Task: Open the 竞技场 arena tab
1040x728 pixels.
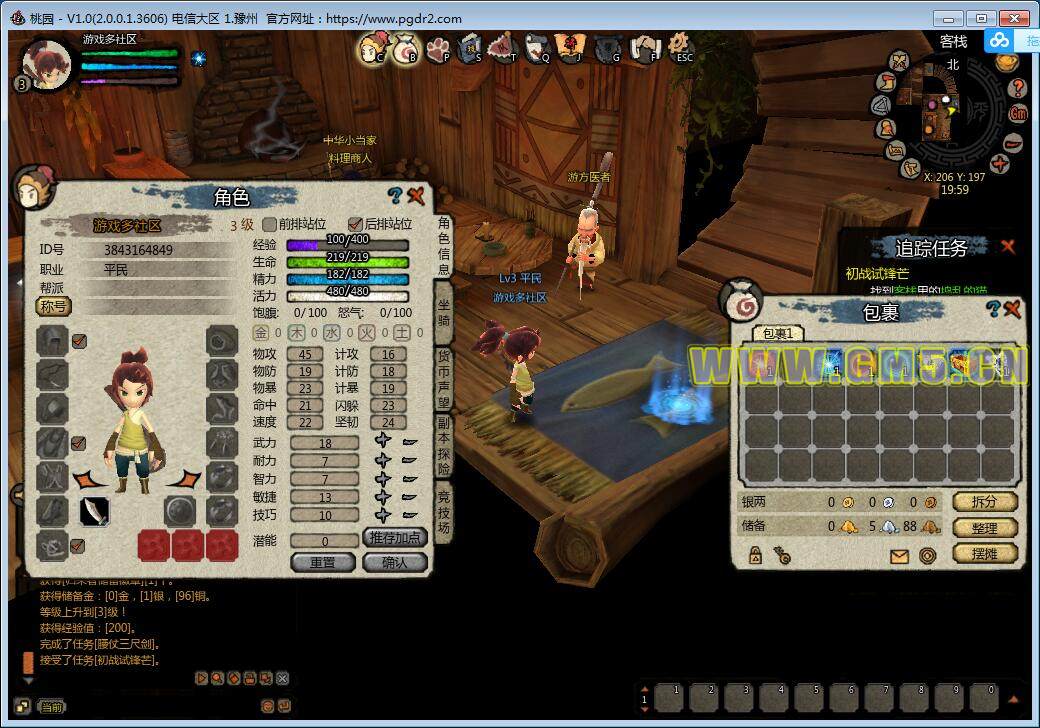Action: [444, 512]
